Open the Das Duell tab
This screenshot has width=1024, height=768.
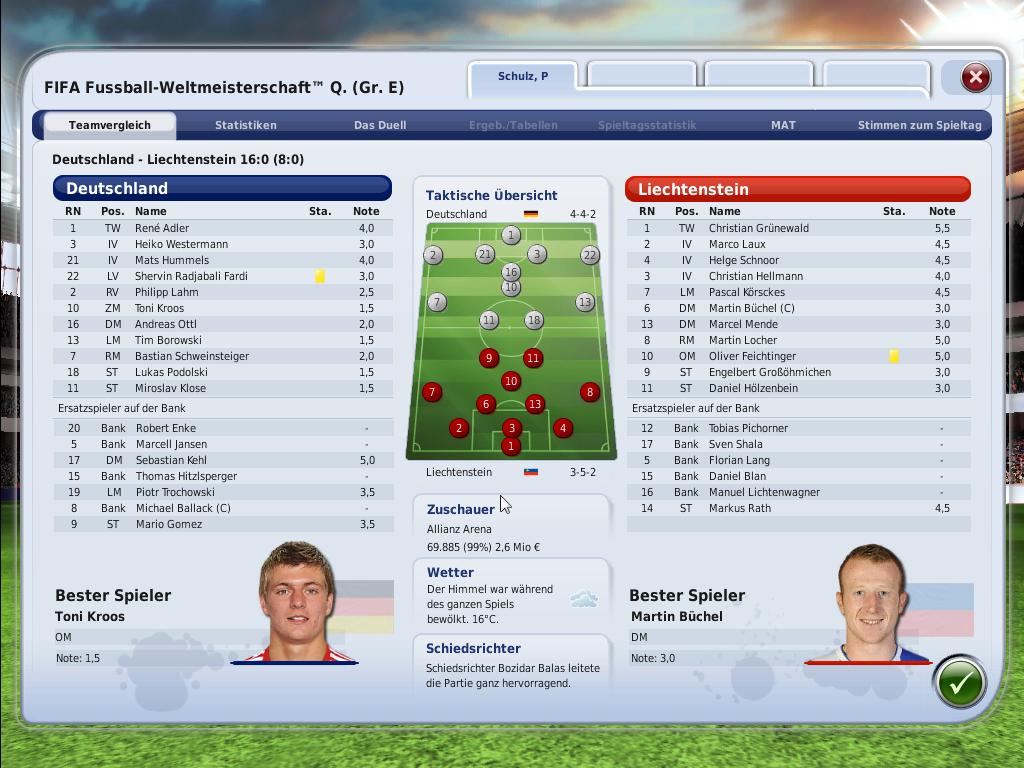tap(380, 125)
